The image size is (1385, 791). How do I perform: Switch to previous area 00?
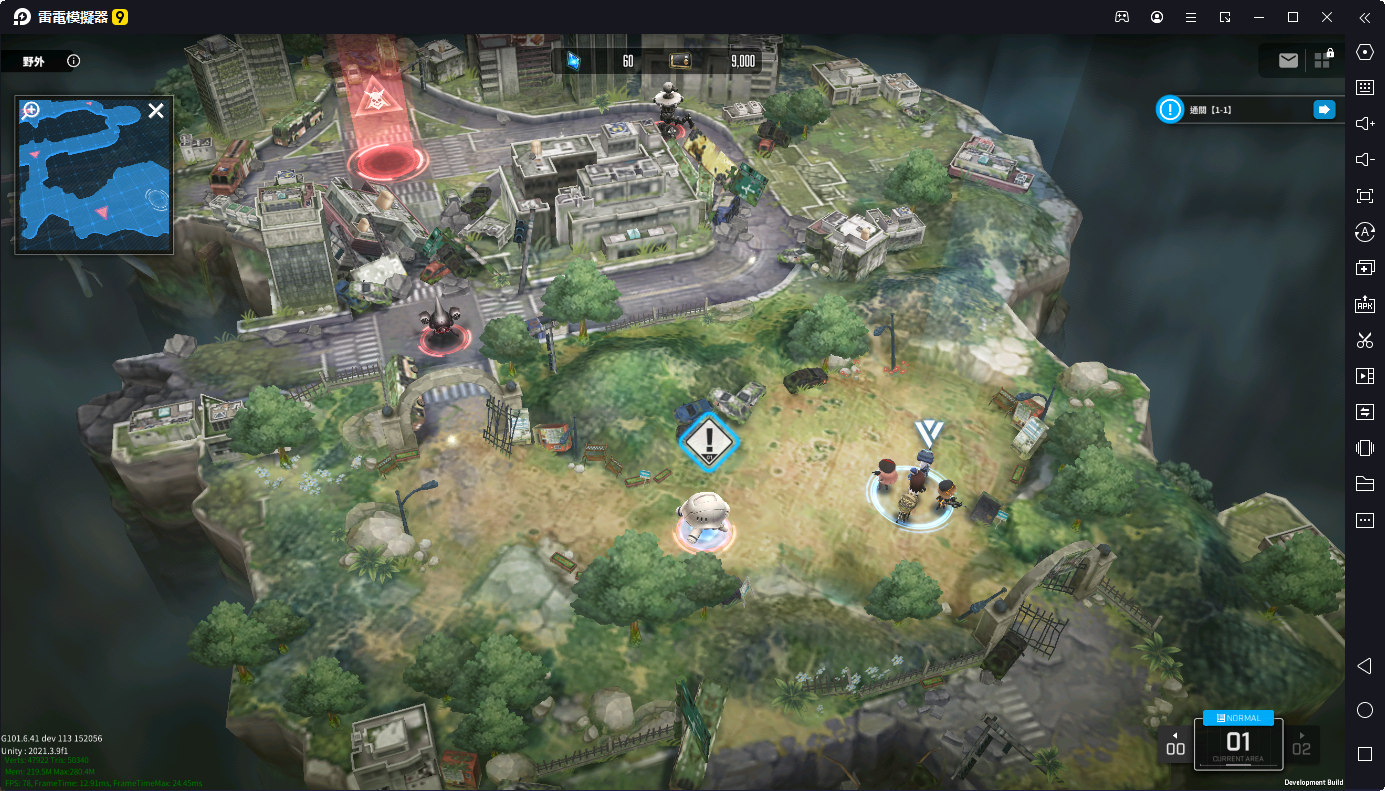point(1175,745)
